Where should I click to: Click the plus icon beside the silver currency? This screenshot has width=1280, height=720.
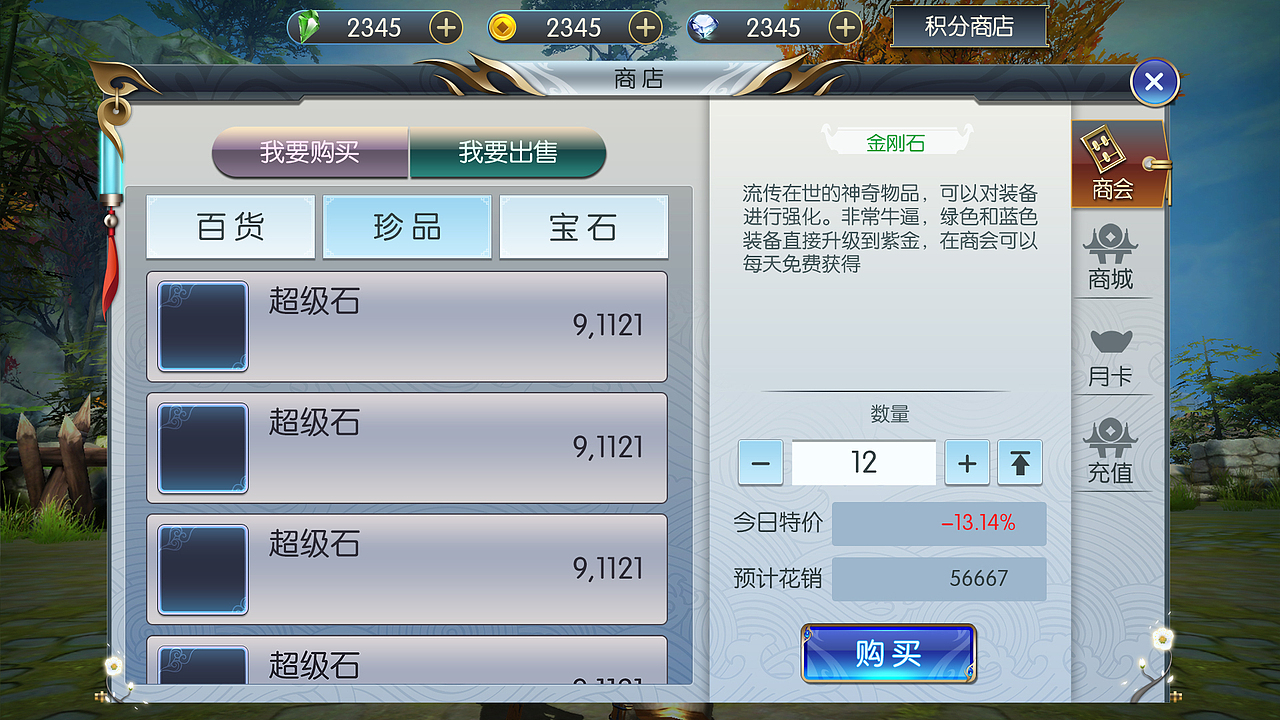point(845,27)
